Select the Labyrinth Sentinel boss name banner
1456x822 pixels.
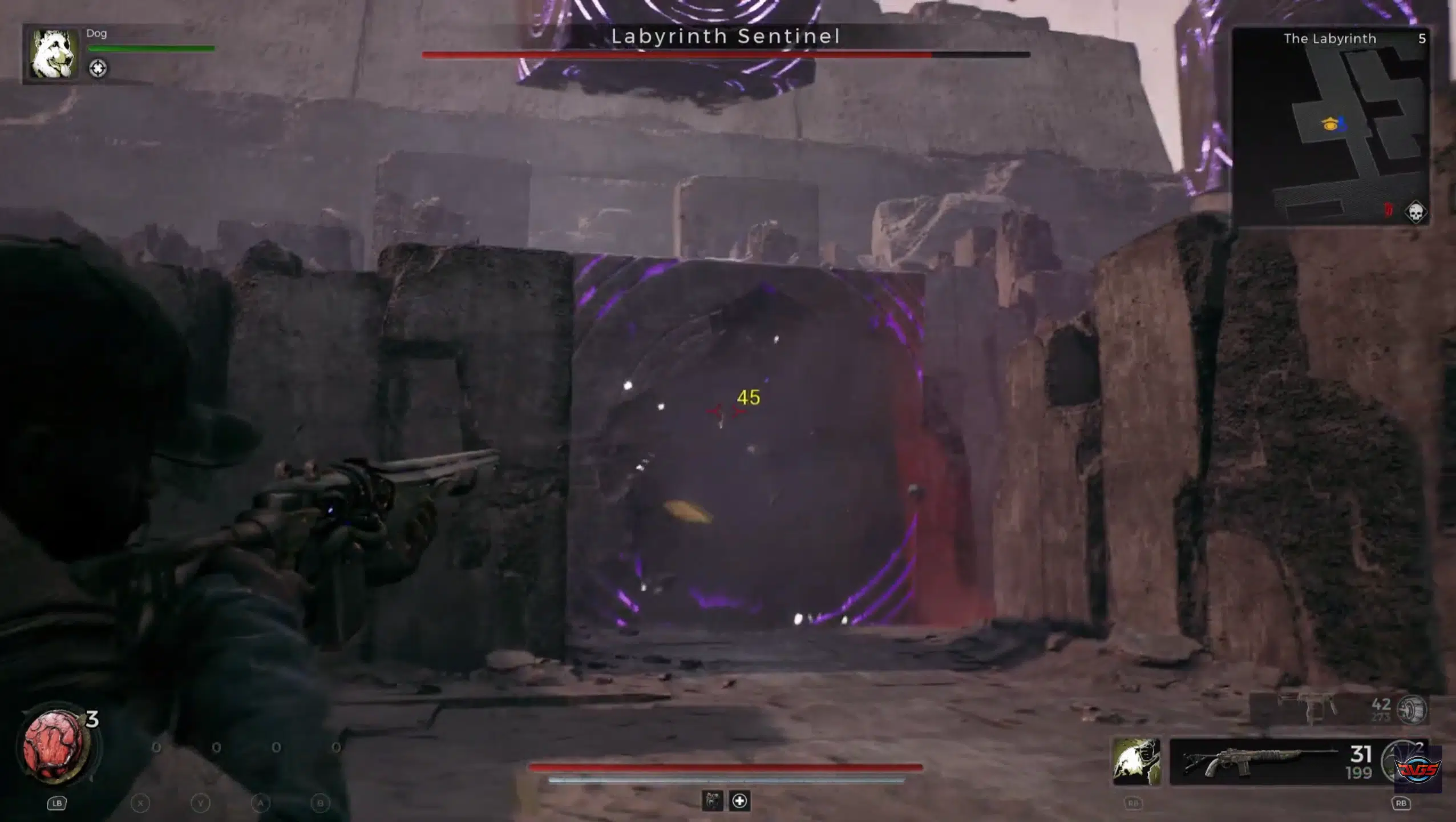point(726,36)
